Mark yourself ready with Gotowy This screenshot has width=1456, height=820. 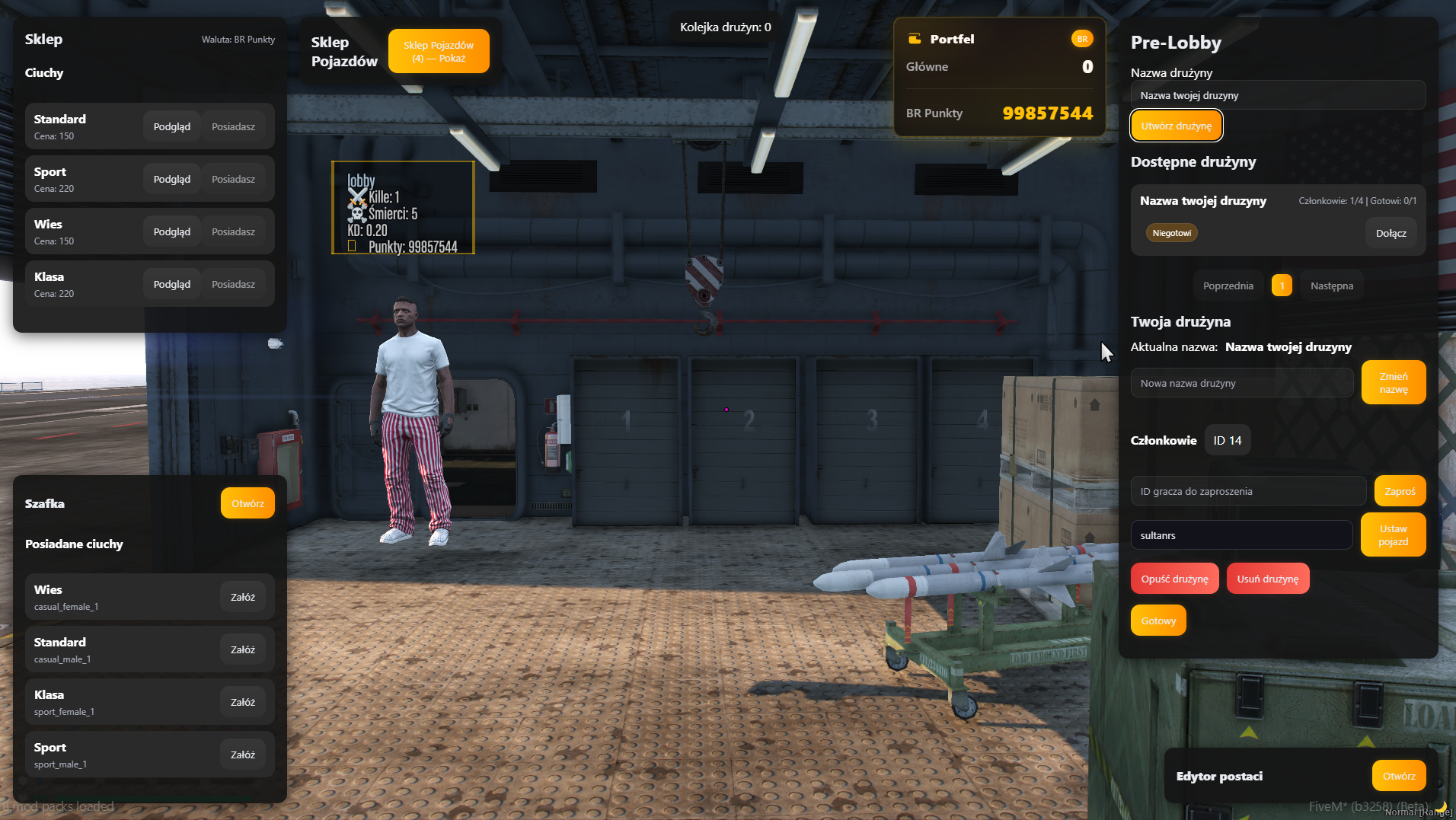pyautogui.click(x=1158, y=621)
